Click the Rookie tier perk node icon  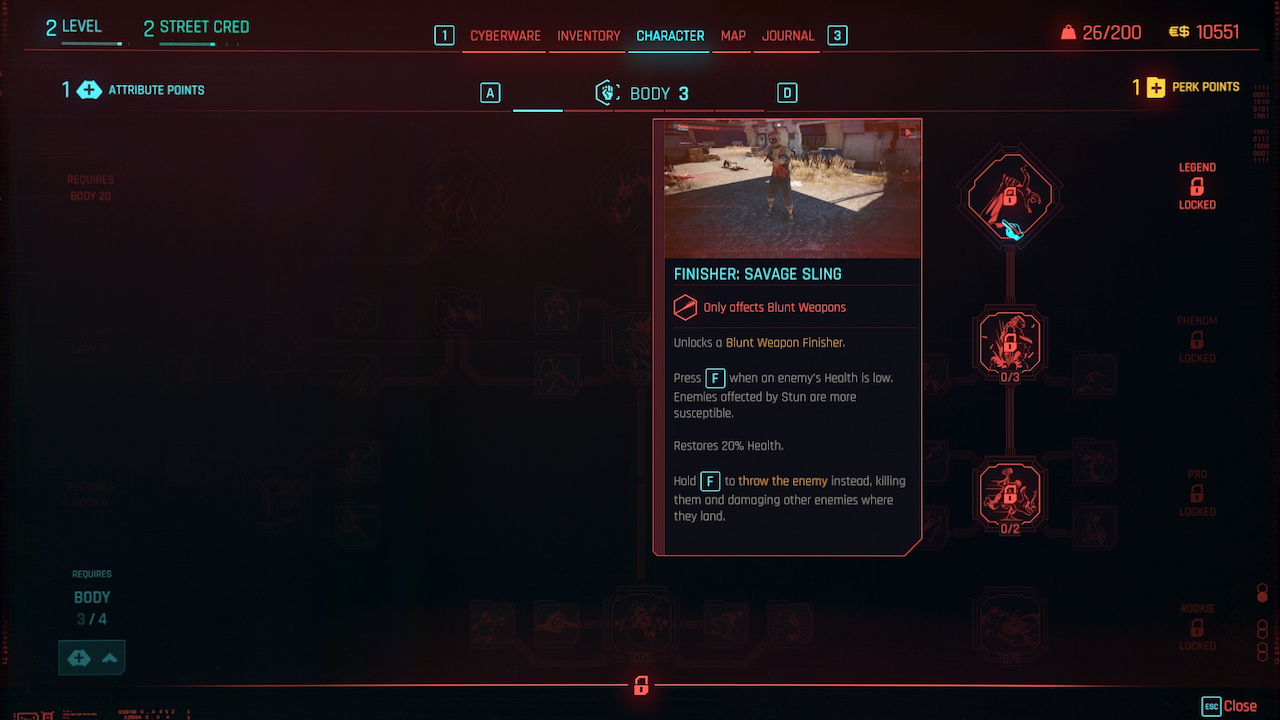pyautogui.click(x=1009, y=625)
